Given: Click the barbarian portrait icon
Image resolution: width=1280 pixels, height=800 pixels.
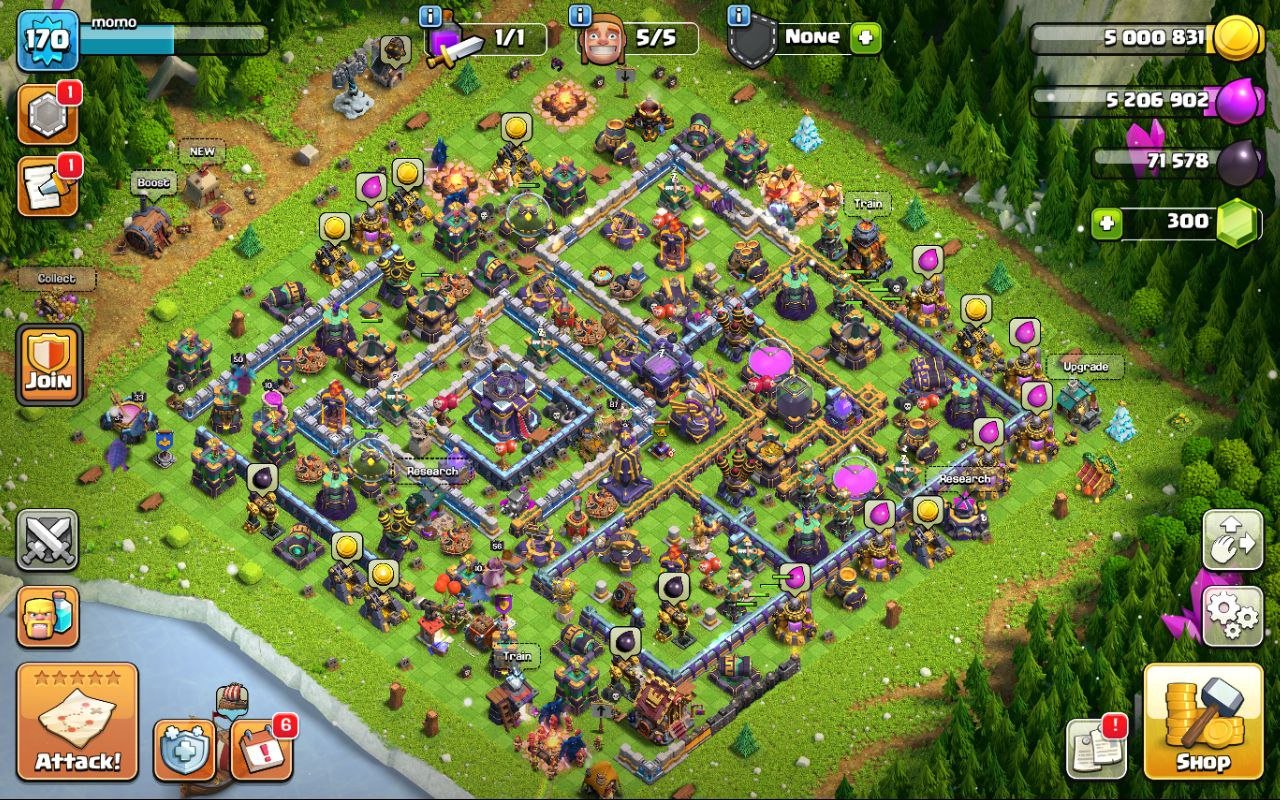Looking at the screenshot, I should pos(48,618).
